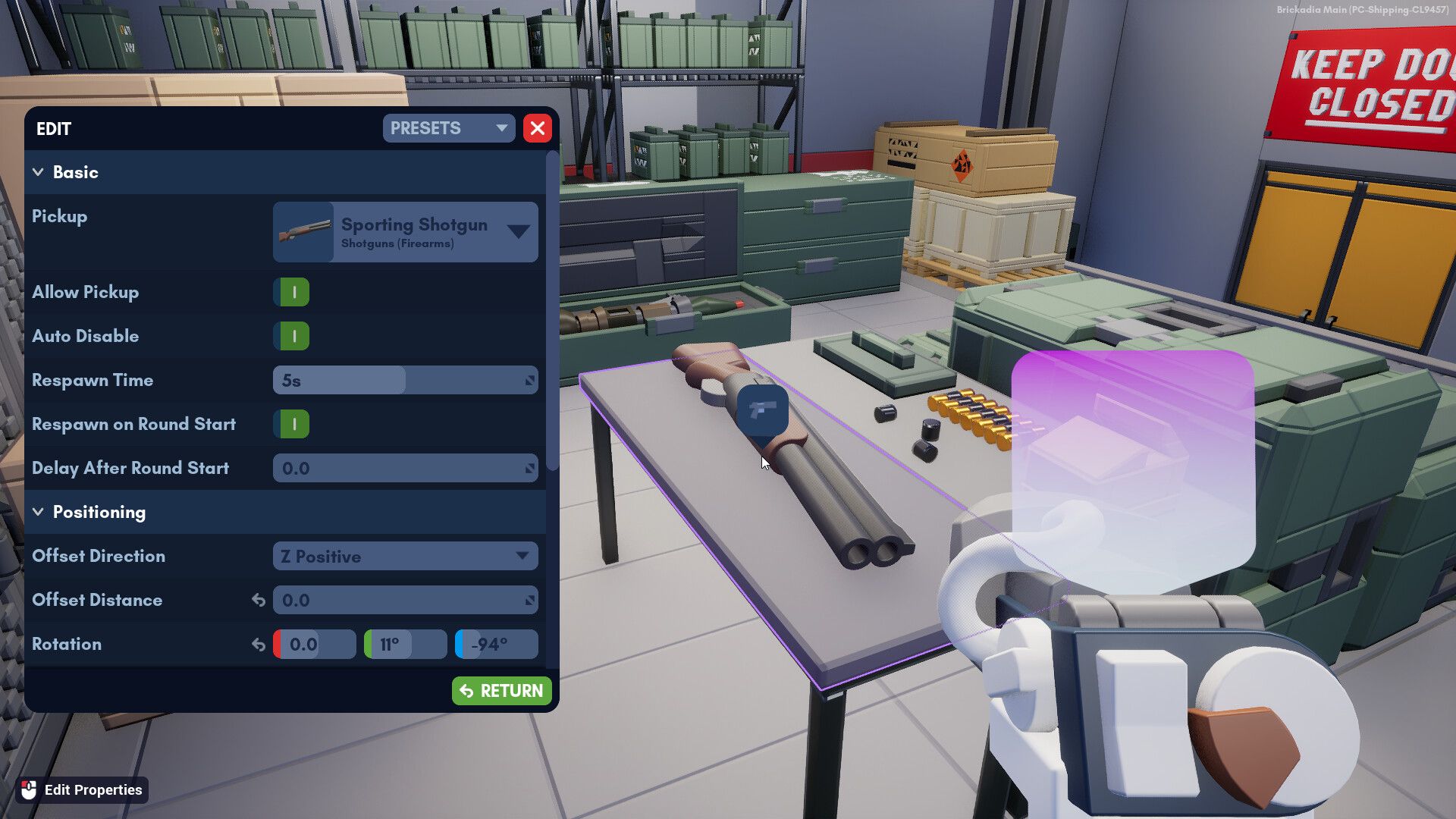Viewport: 1456px width, 819px height.
Task: Click the RETURN button
Action: (501, 691)
